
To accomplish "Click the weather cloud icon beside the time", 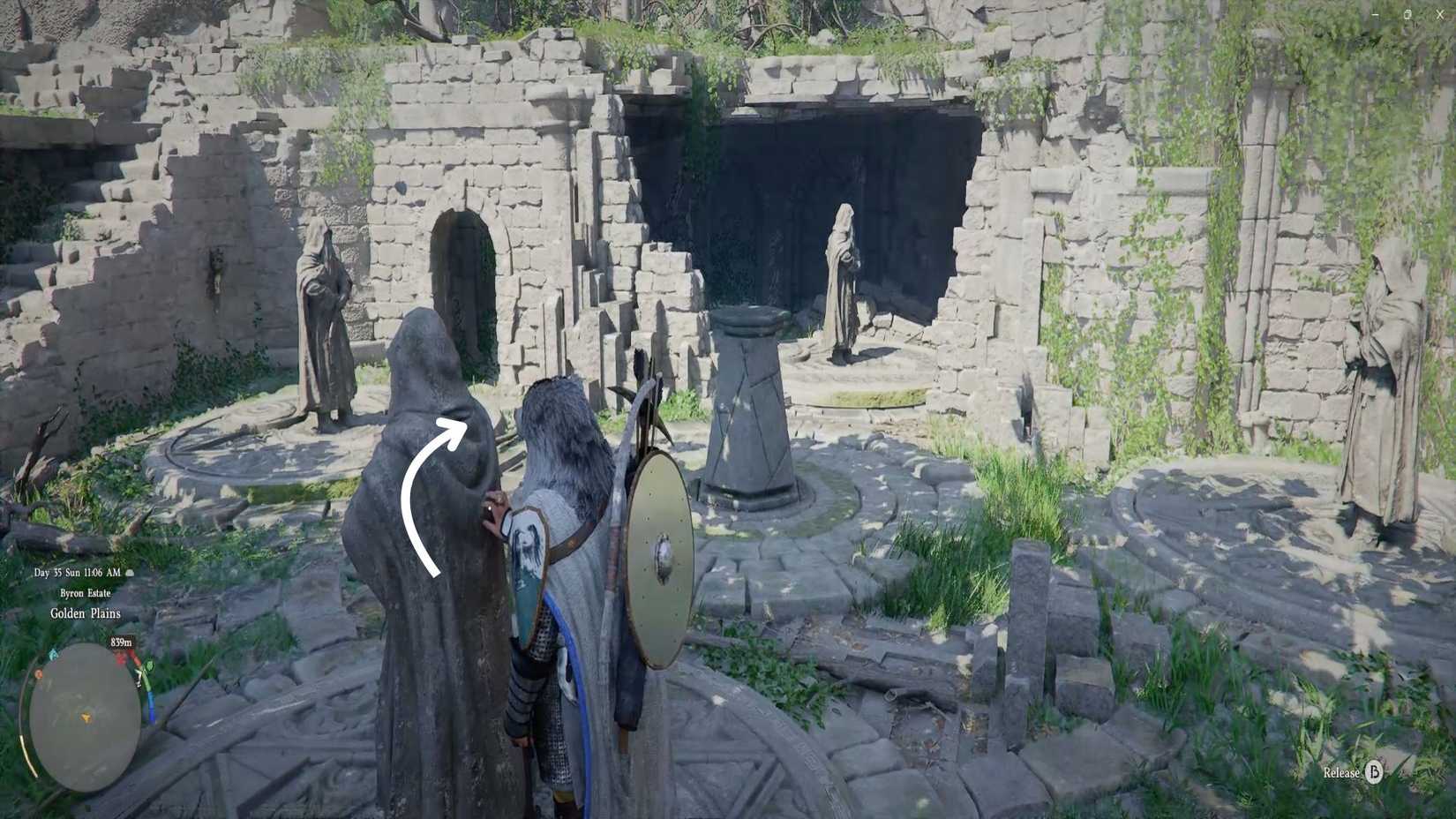I will [x=129, y=574].
